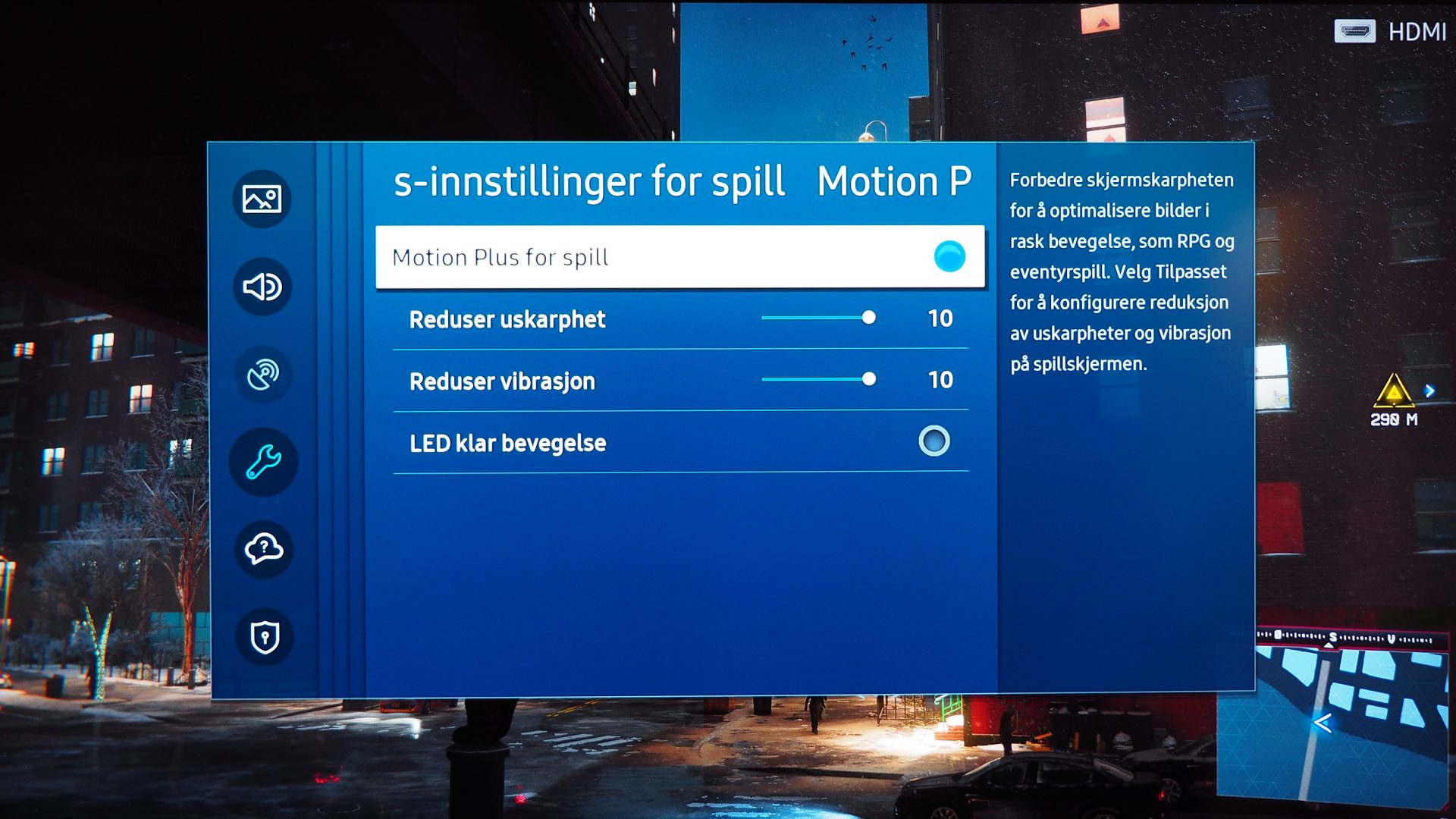Click the blue radio indicator on Motion Plus

coord(949,257)
